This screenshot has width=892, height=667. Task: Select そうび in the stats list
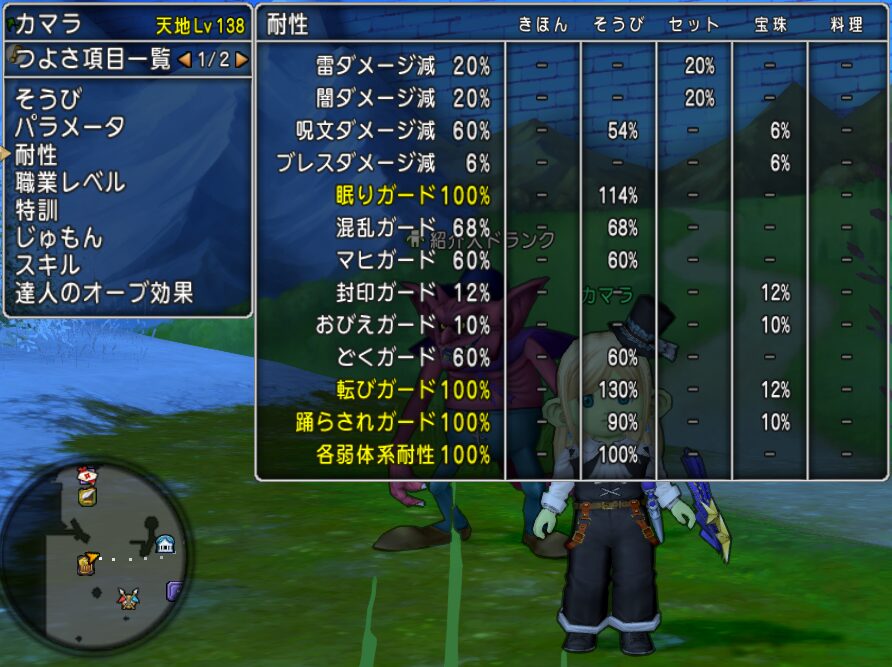(x=48, y=99)
